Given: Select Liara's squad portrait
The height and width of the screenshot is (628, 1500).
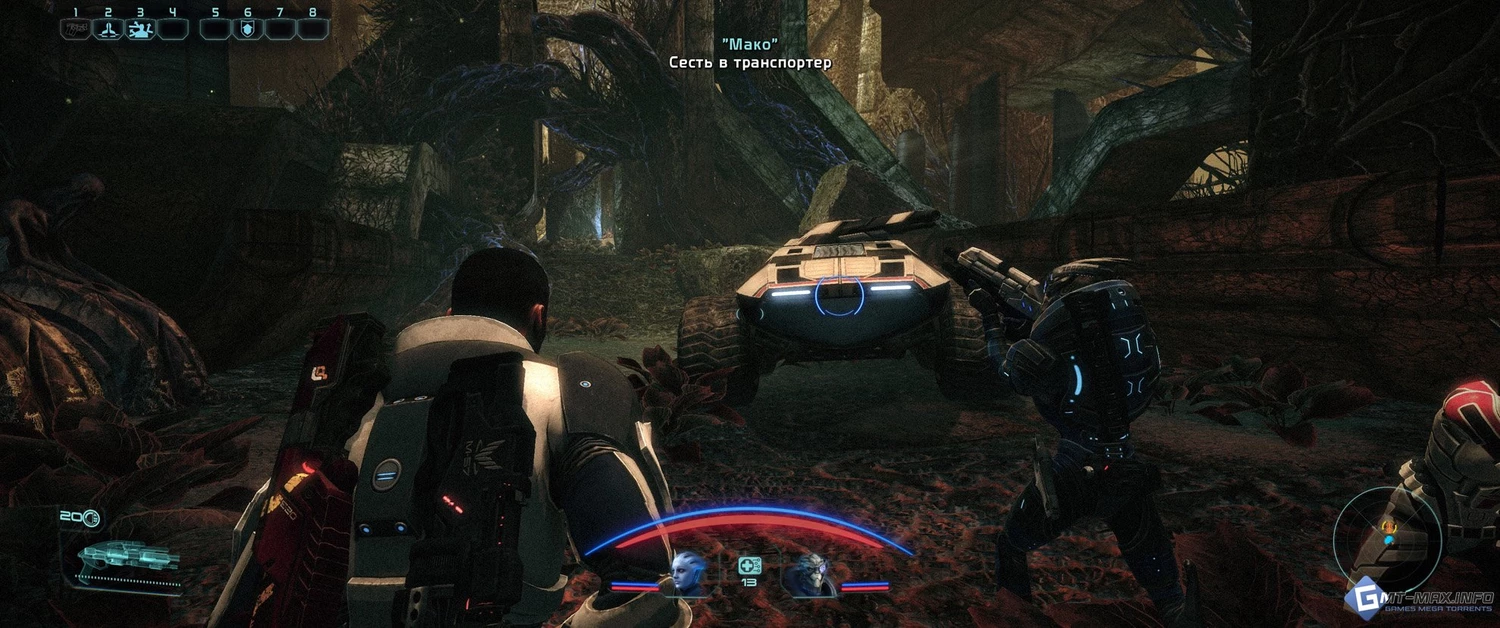Looking at the screenshot, I should point(689,573).
